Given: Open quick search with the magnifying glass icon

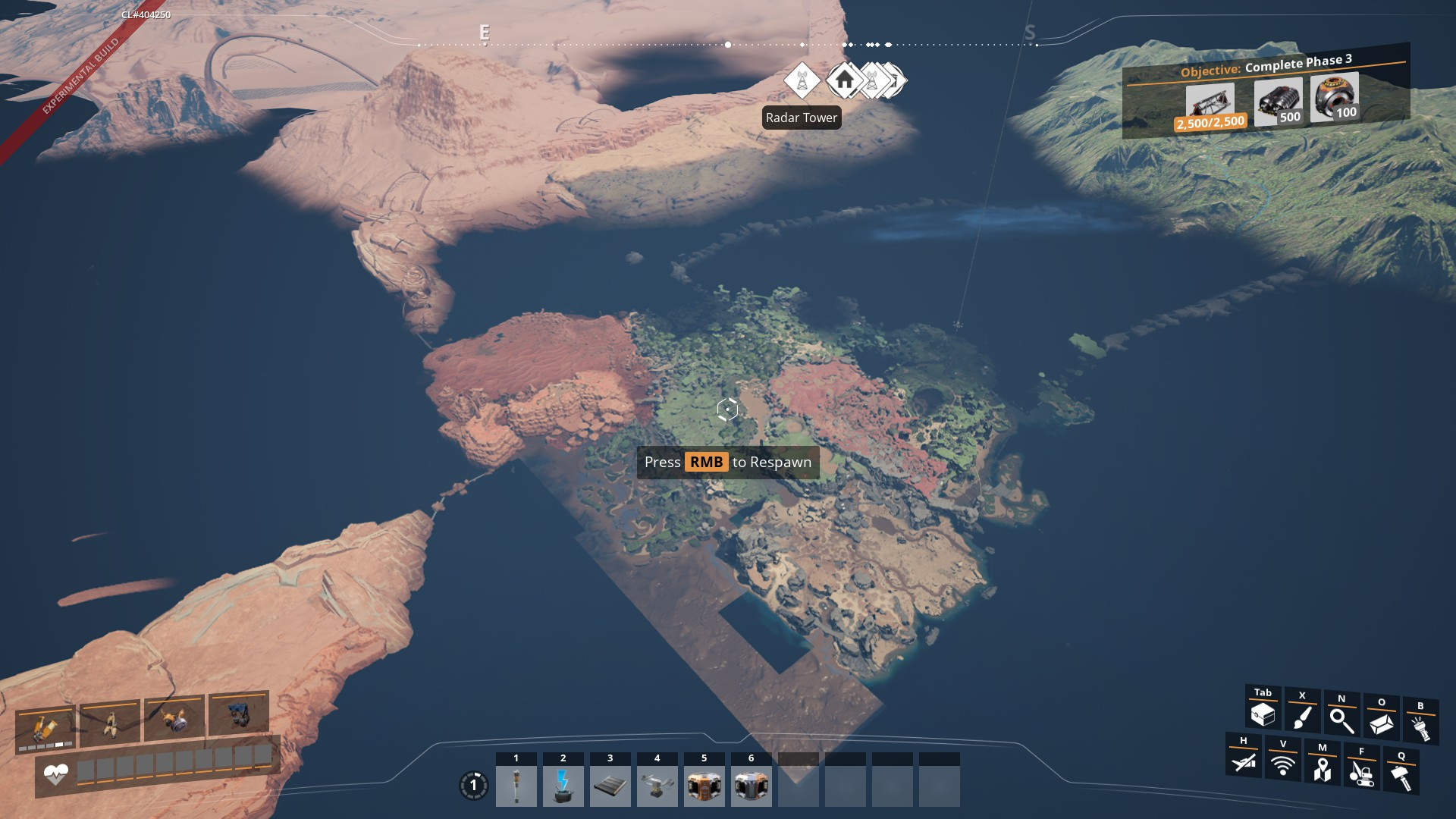Looking at the screenshot, I should click(1341, 720).
